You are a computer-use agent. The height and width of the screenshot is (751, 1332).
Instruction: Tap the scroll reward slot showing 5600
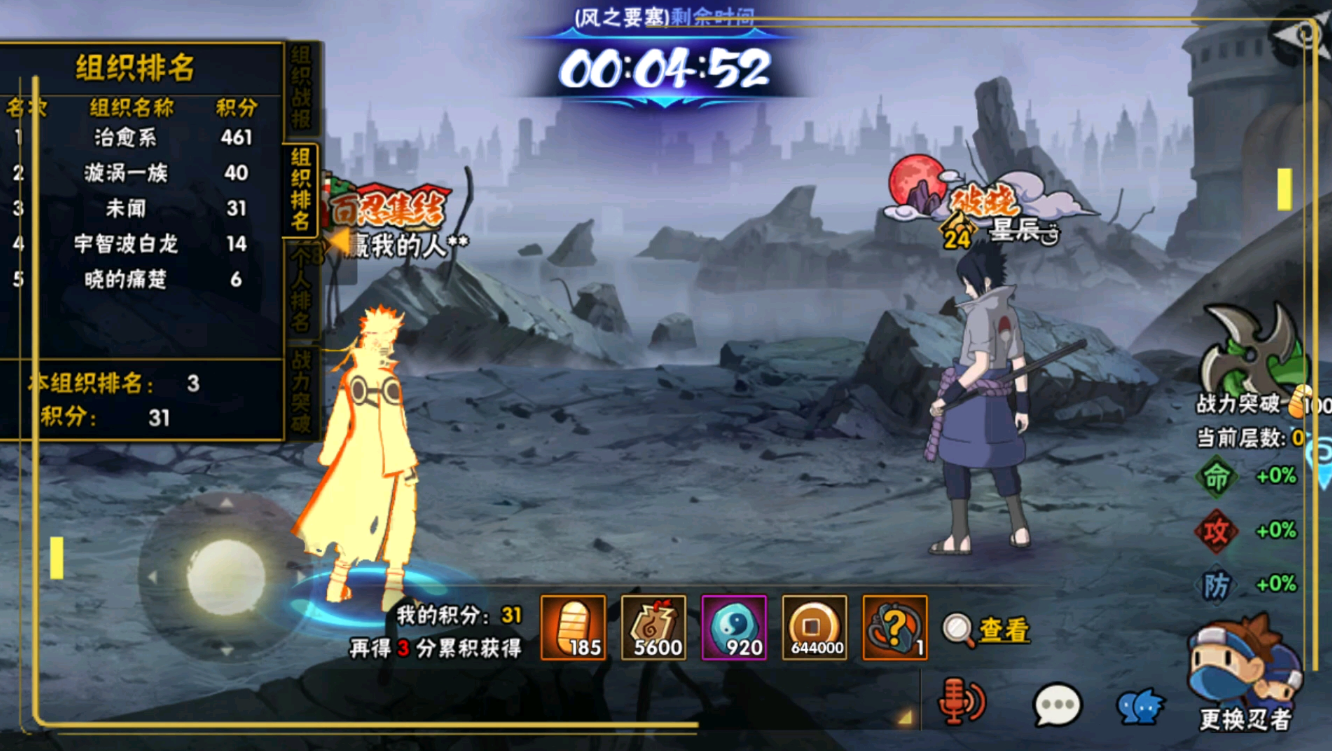click(654, 628)
